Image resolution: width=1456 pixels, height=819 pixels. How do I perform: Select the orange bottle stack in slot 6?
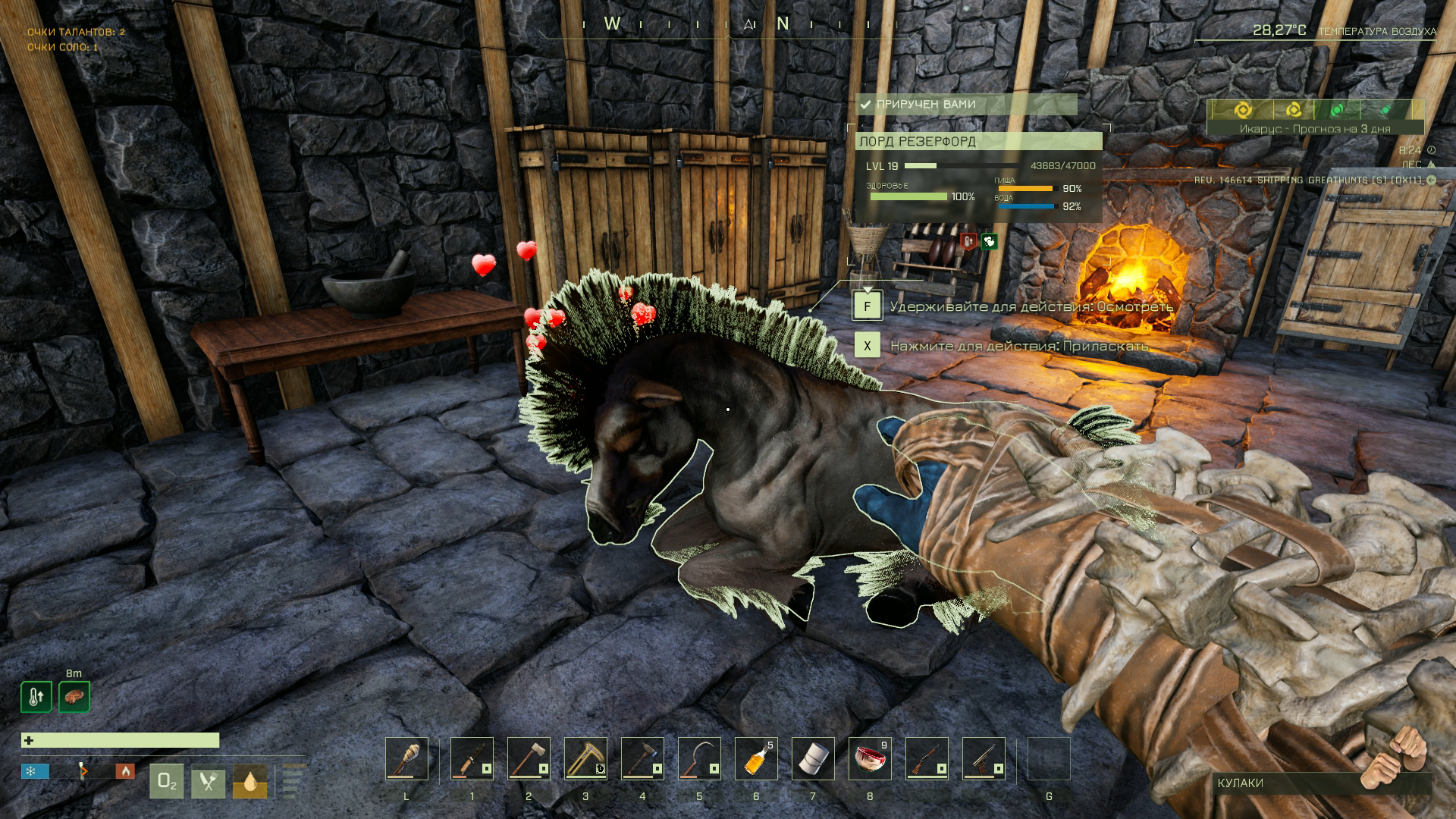[x=756, y=758]
